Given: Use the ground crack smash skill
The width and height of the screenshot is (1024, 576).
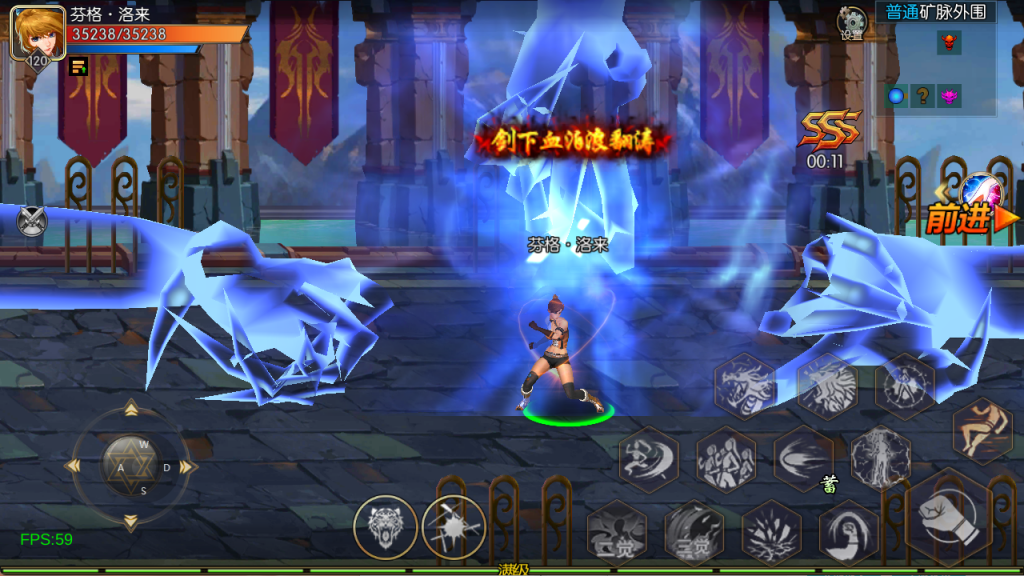Looking at the screenshot, I should point(771,531).
